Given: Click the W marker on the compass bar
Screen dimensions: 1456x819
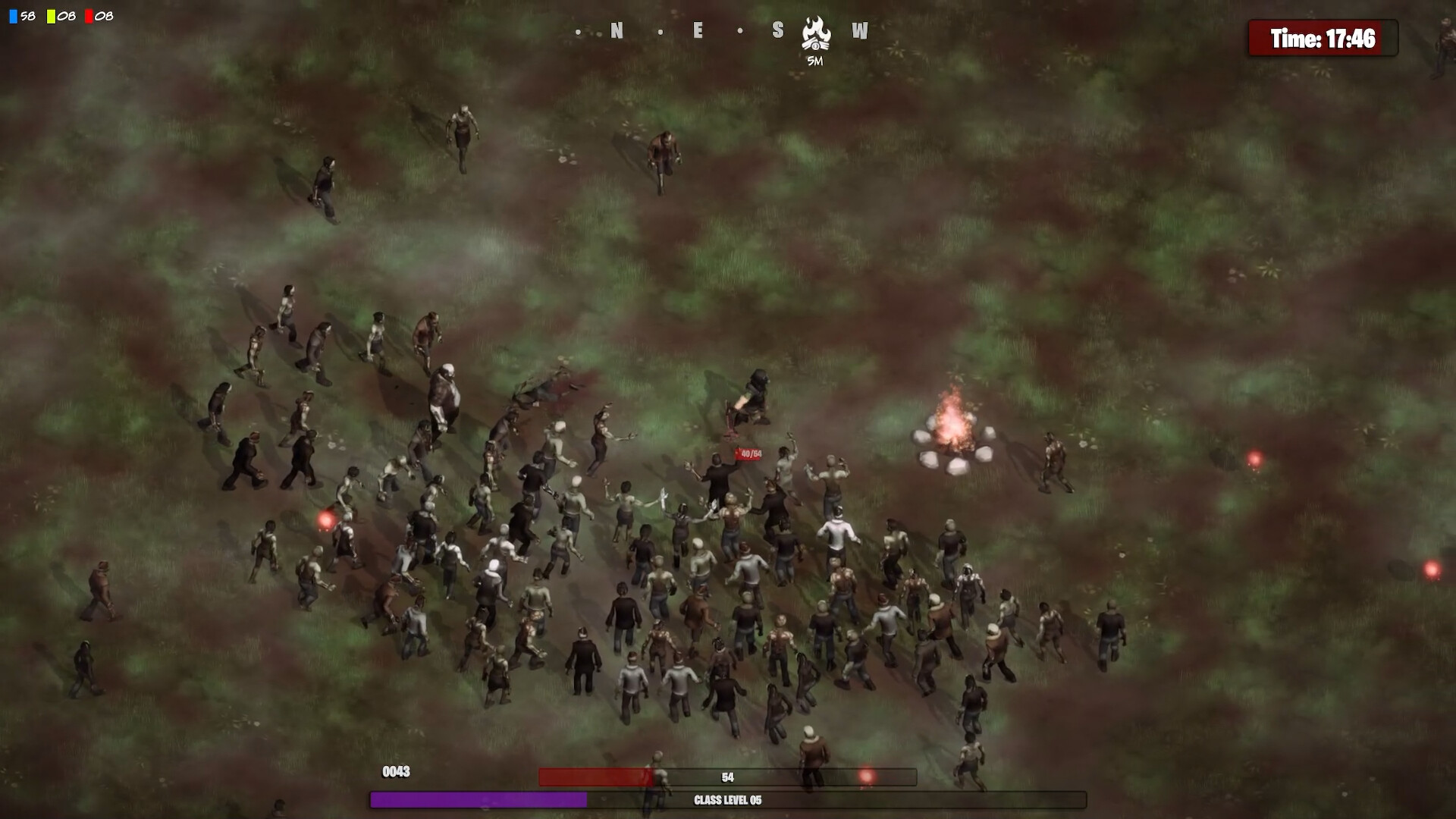Looking at the screenshot, I should click(x=859, y=32).
